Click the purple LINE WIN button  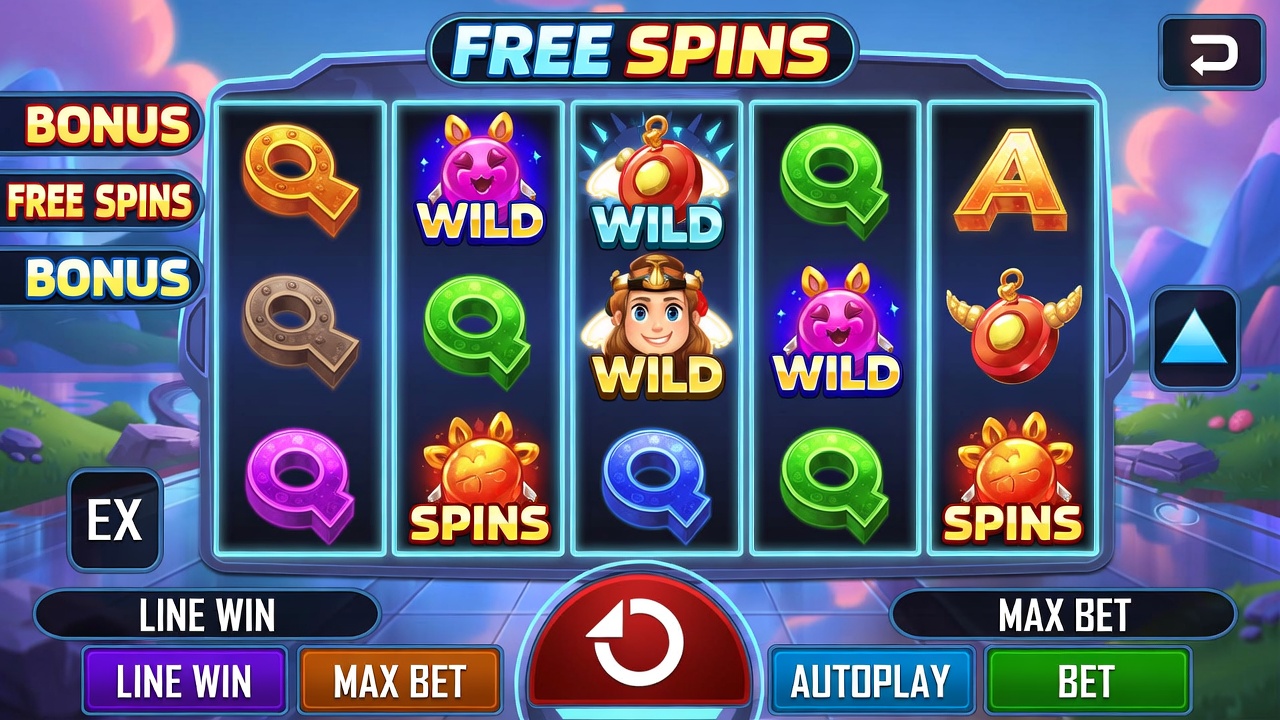click(185, 681)
